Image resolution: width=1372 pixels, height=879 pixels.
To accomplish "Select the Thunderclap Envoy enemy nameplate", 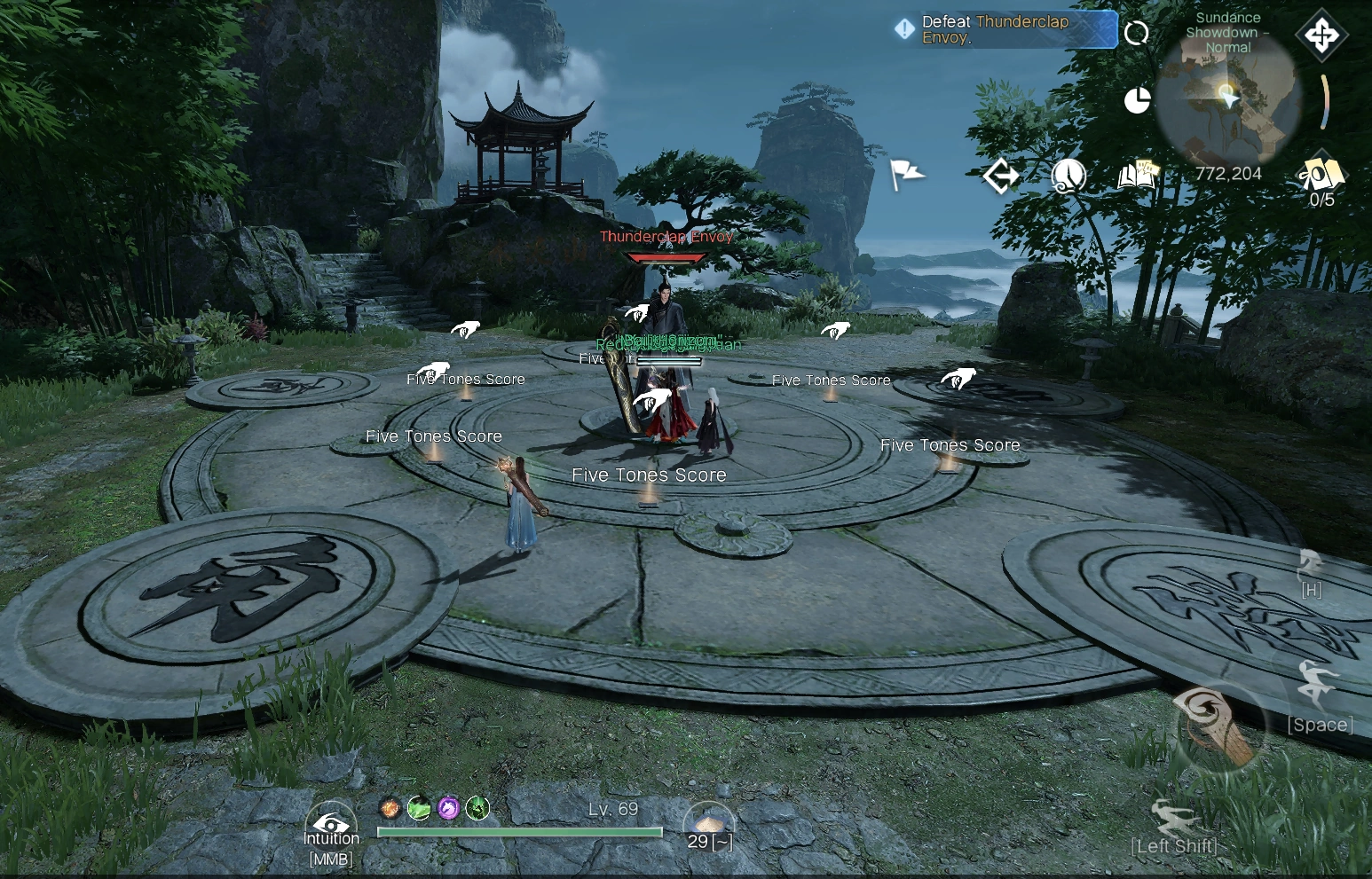I will click(666, 237).
